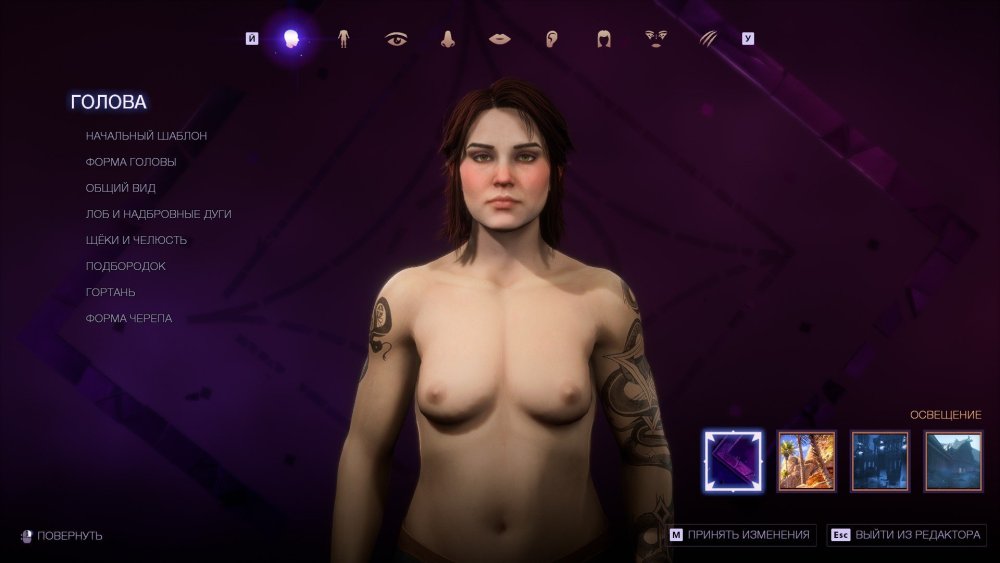Screen dimensions: 1000x563
Task: Switch to the body silhouette tab
Action: 344,39
